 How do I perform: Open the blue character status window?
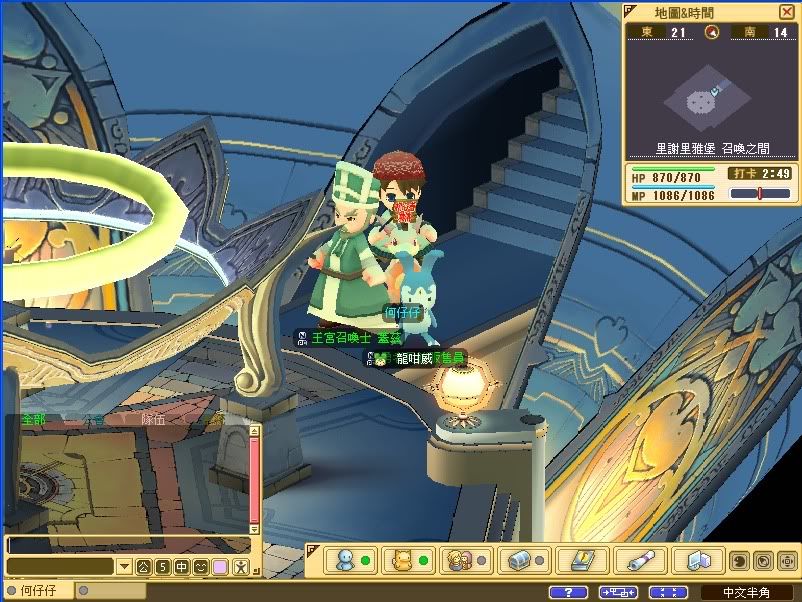(x=353, y=560)
